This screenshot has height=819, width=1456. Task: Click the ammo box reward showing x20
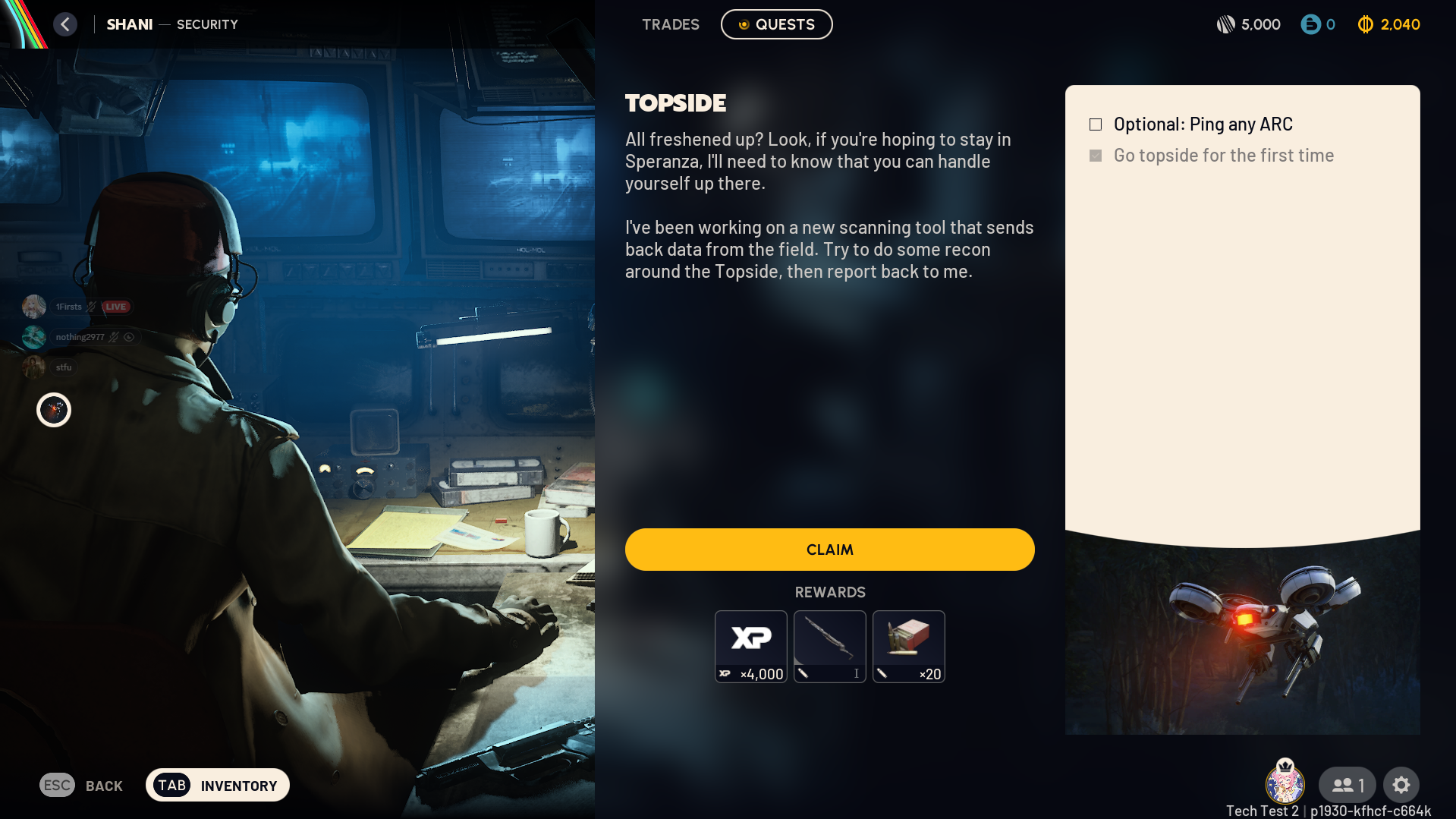908,646
